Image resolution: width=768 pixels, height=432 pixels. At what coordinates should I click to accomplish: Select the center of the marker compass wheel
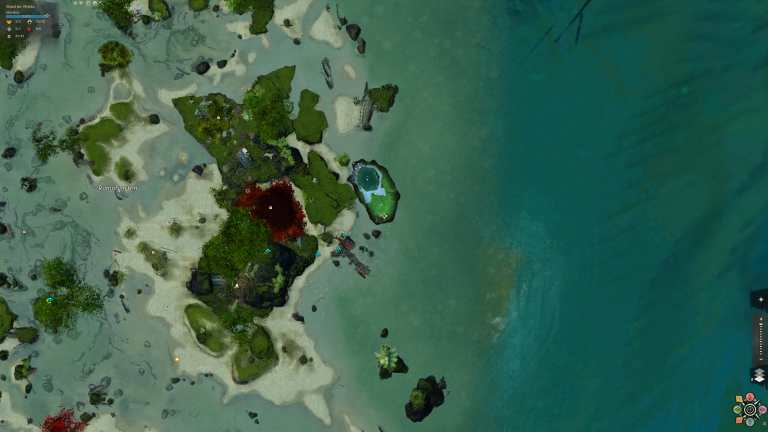[750, 410]
